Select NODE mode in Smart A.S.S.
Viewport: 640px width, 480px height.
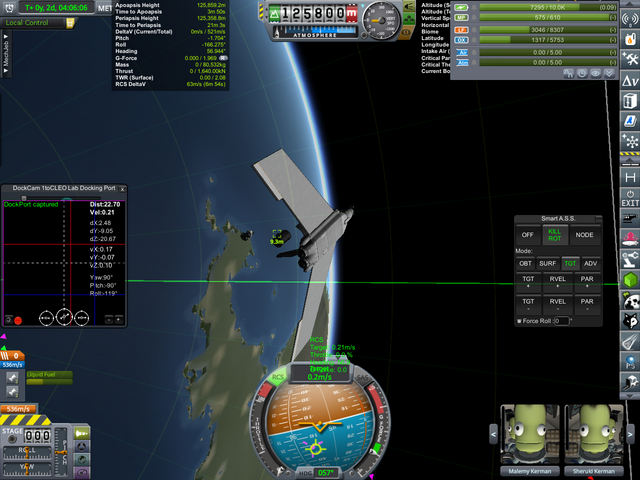pos(585,235)
